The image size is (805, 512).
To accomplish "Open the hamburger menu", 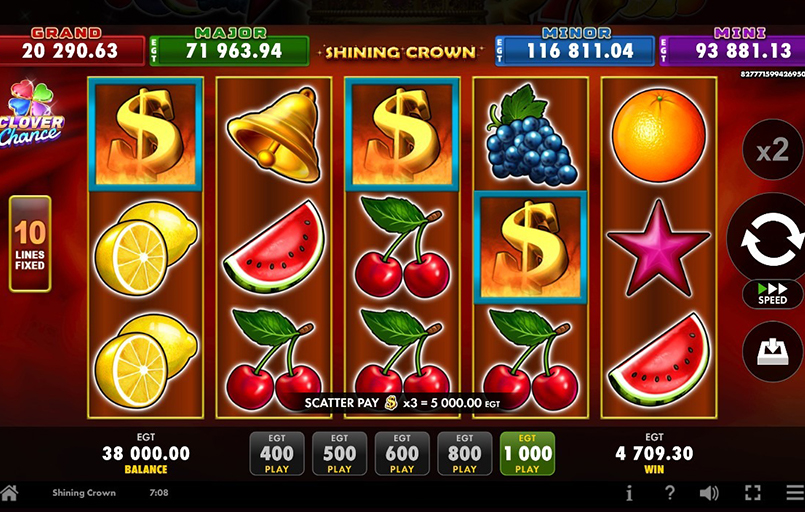I will coord(792,493).
